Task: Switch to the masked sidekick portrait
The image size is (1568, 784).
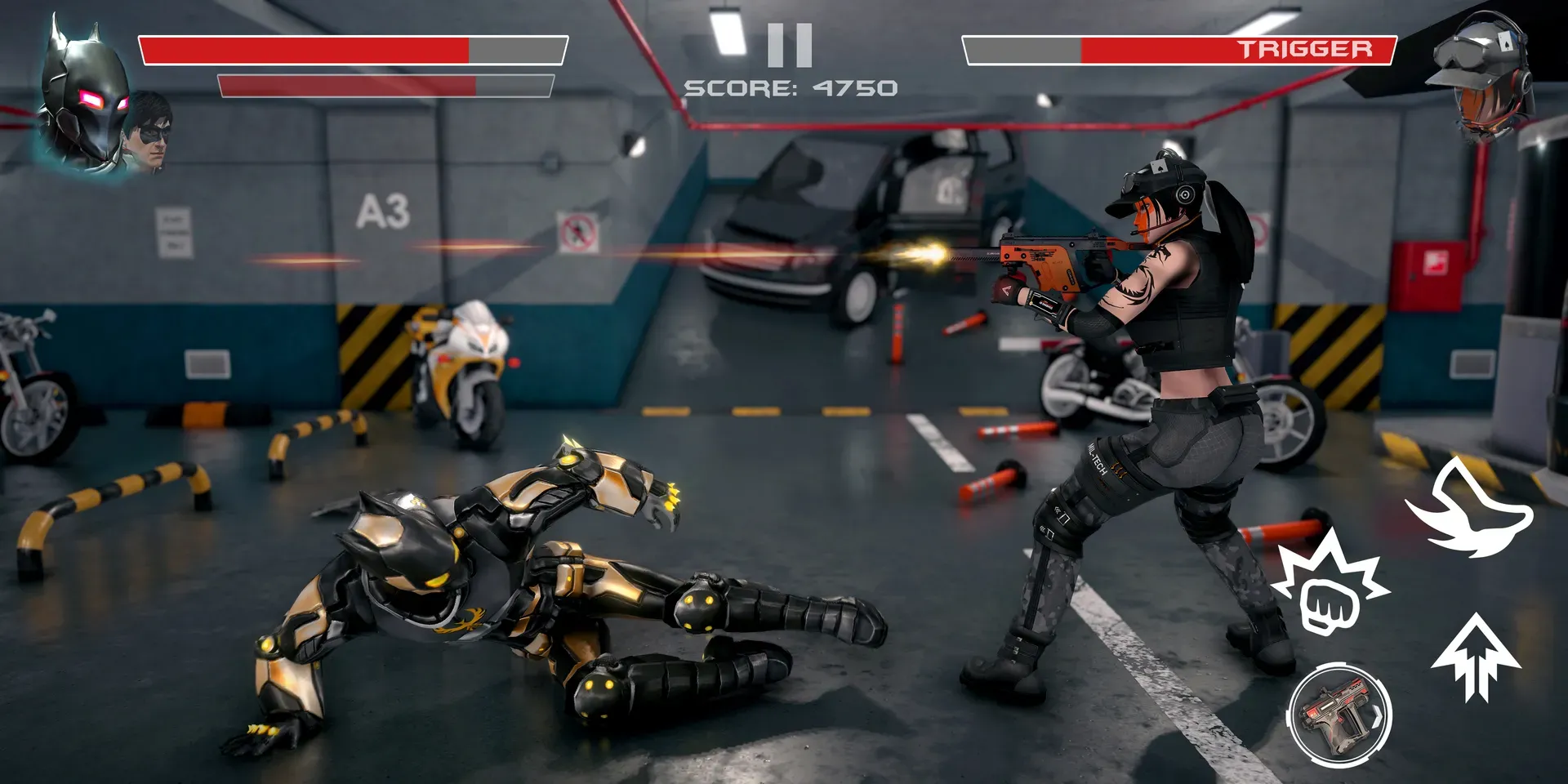Action: click(149, 131)
